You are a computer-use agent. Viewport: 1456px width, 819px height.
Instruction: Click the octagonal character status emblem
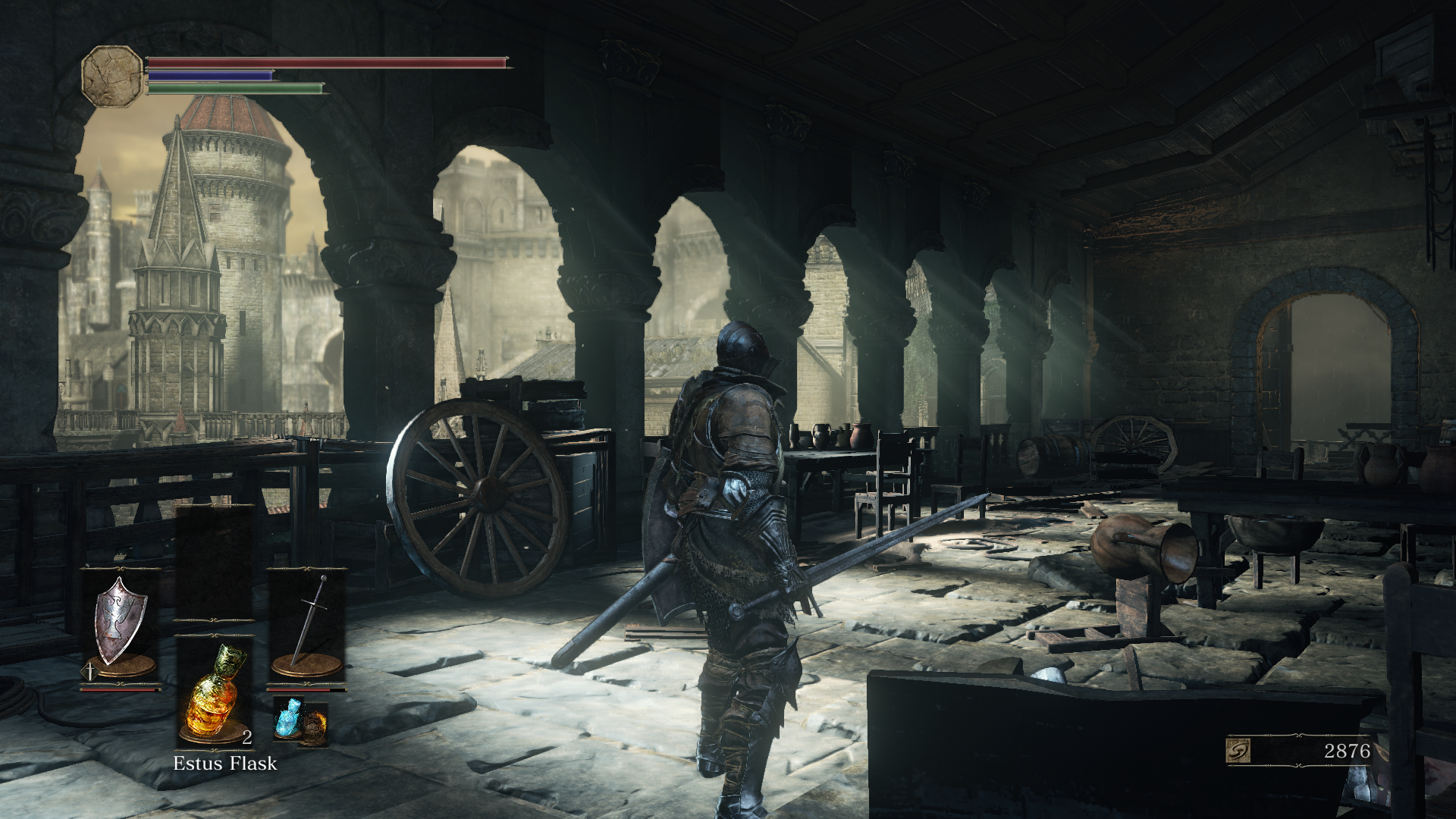point(112,76)
